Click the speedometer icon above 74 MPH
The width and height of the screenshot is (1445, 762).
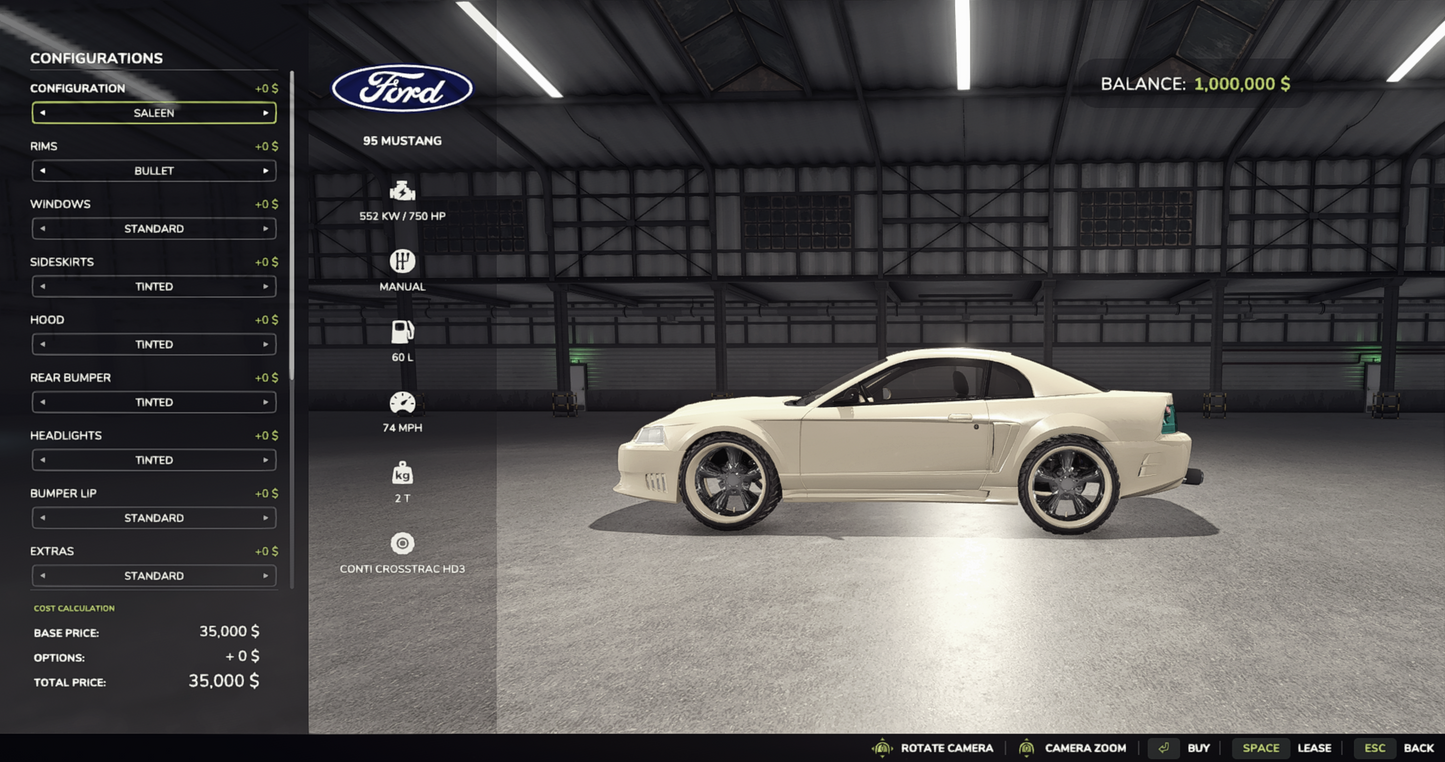tap(402, 400)
